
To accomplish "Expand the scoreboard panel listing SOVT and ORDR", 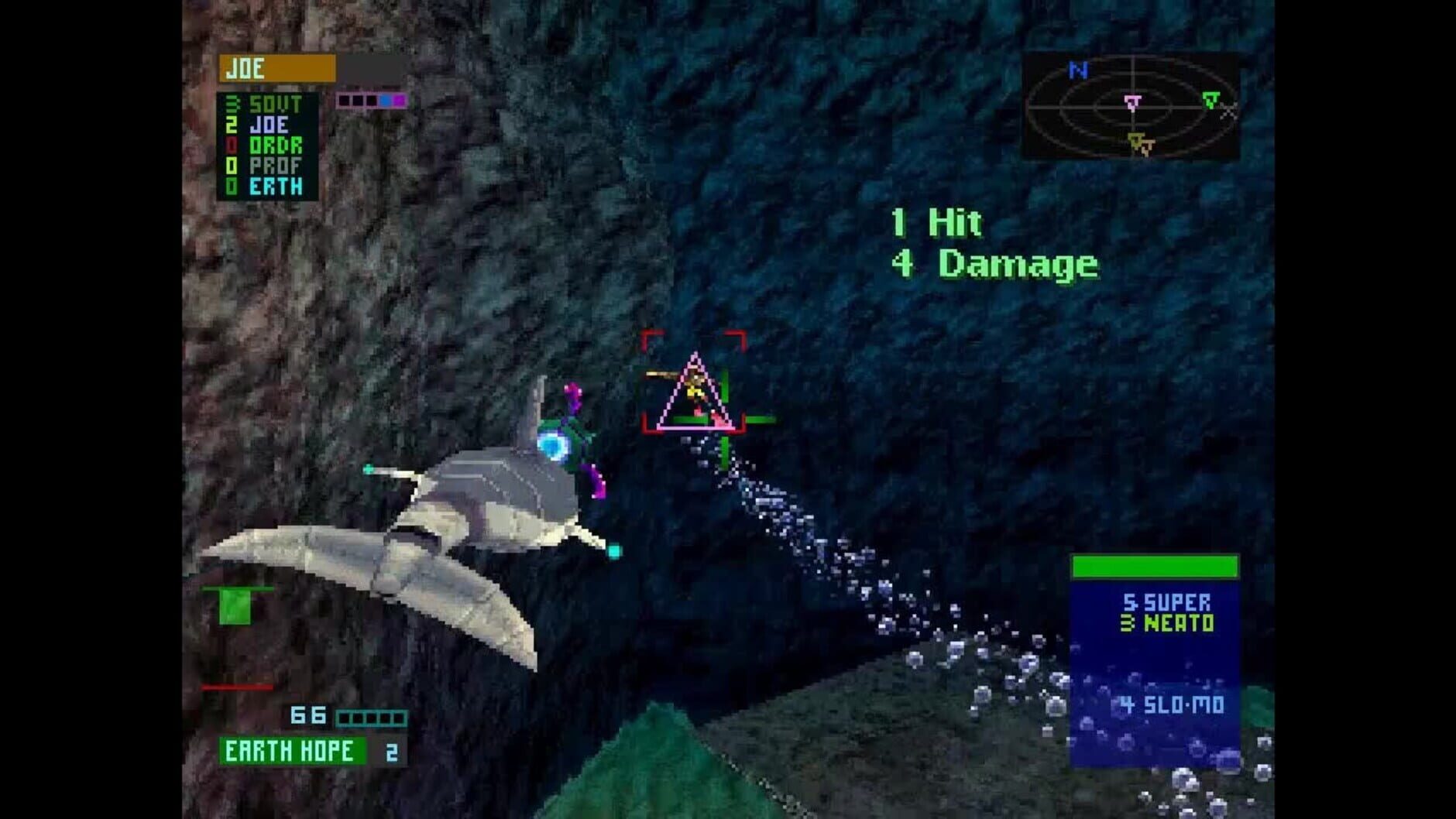I will (x=271, y=143).
